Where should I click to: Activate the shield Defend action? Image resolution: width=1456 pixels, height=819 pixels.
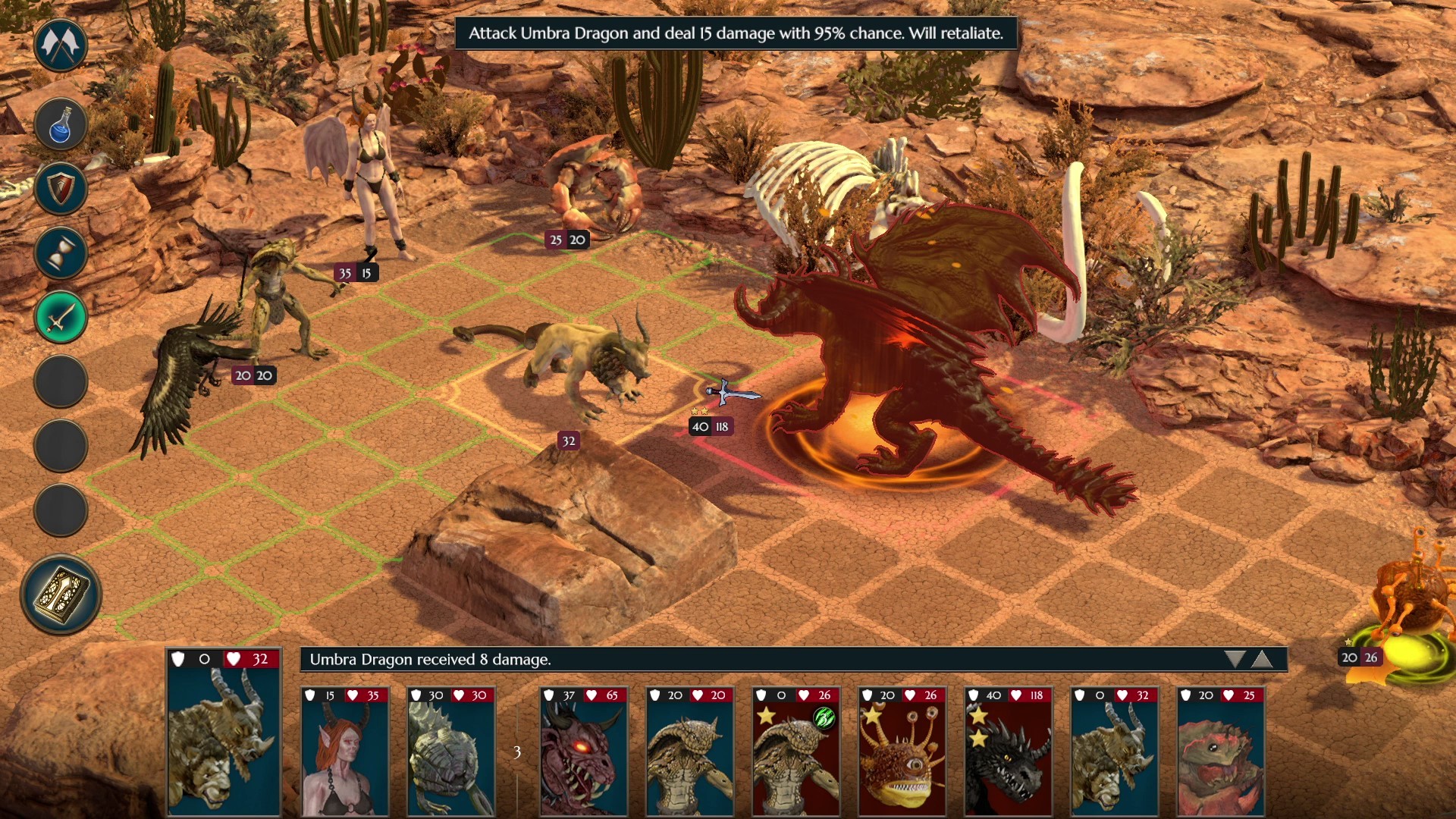pos(61,190)
